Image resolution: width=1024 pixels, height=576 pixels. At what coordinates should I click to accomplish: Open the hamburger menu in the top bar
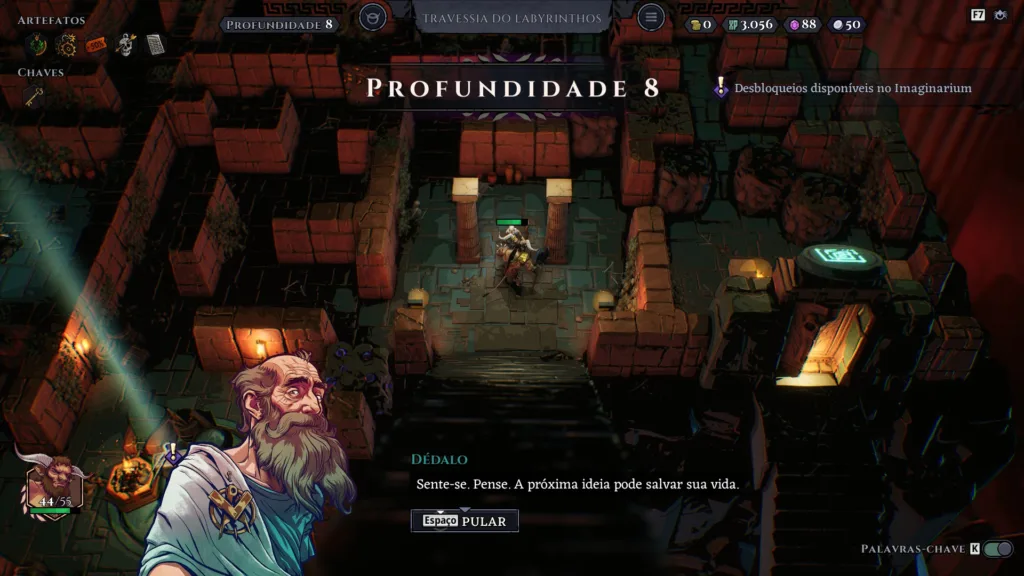coord(651,18)
